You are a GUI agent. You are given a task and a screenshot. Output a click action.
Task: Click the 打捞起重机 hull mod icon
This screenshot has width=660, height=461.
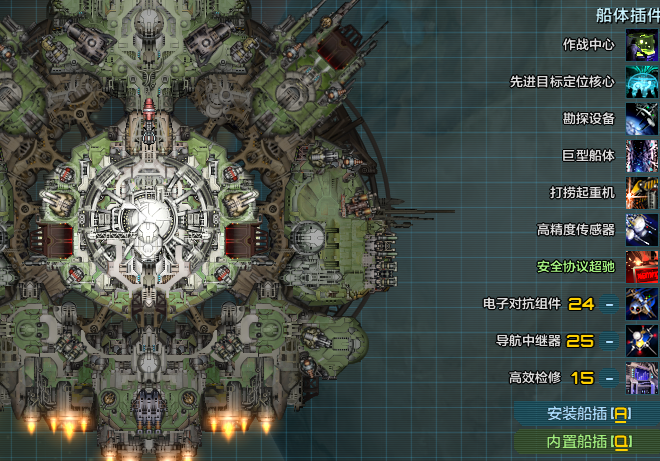pos(641,193)
